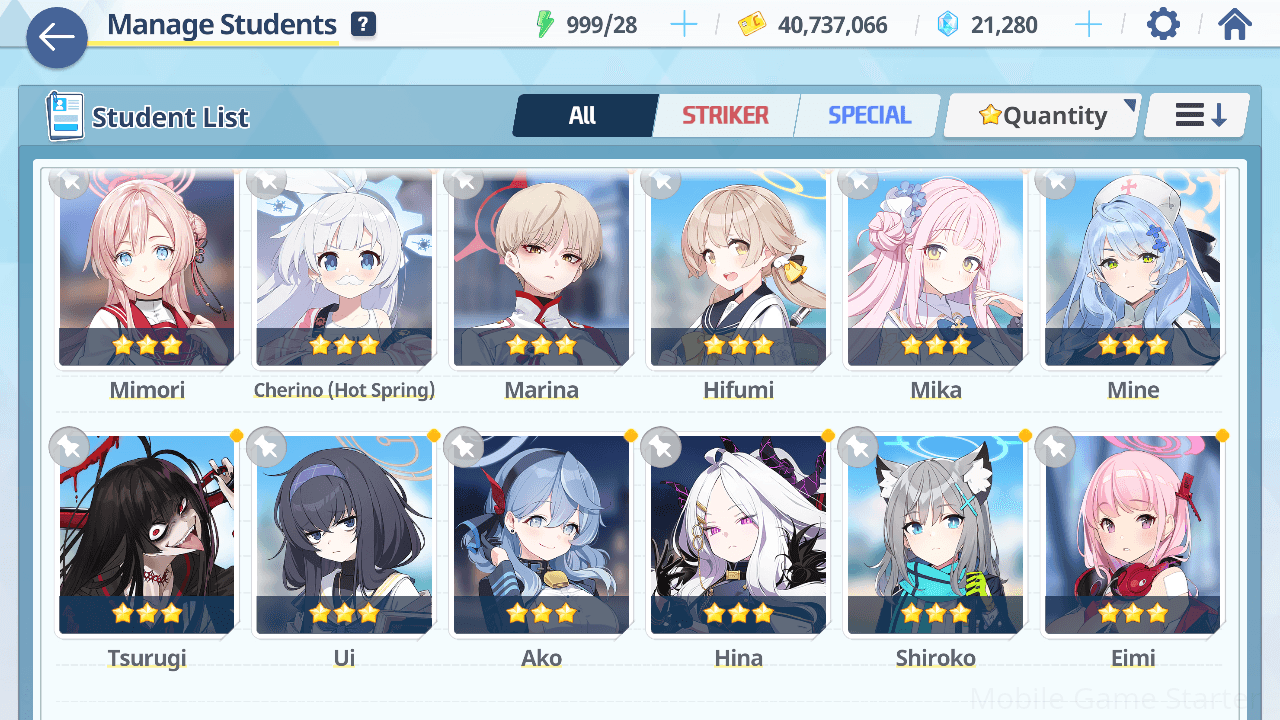Viewport: 1280px width, 720px height.
Task: Switch to the STRIKER tab
Action: (x=725, y=116)
